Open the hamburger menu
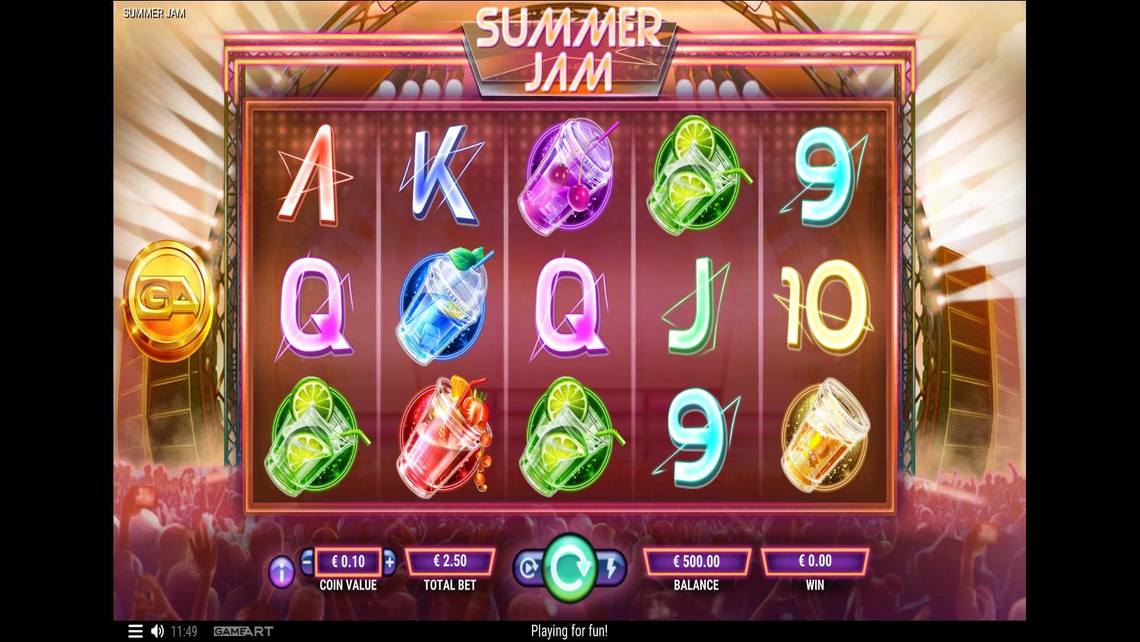 click(135, 632)
